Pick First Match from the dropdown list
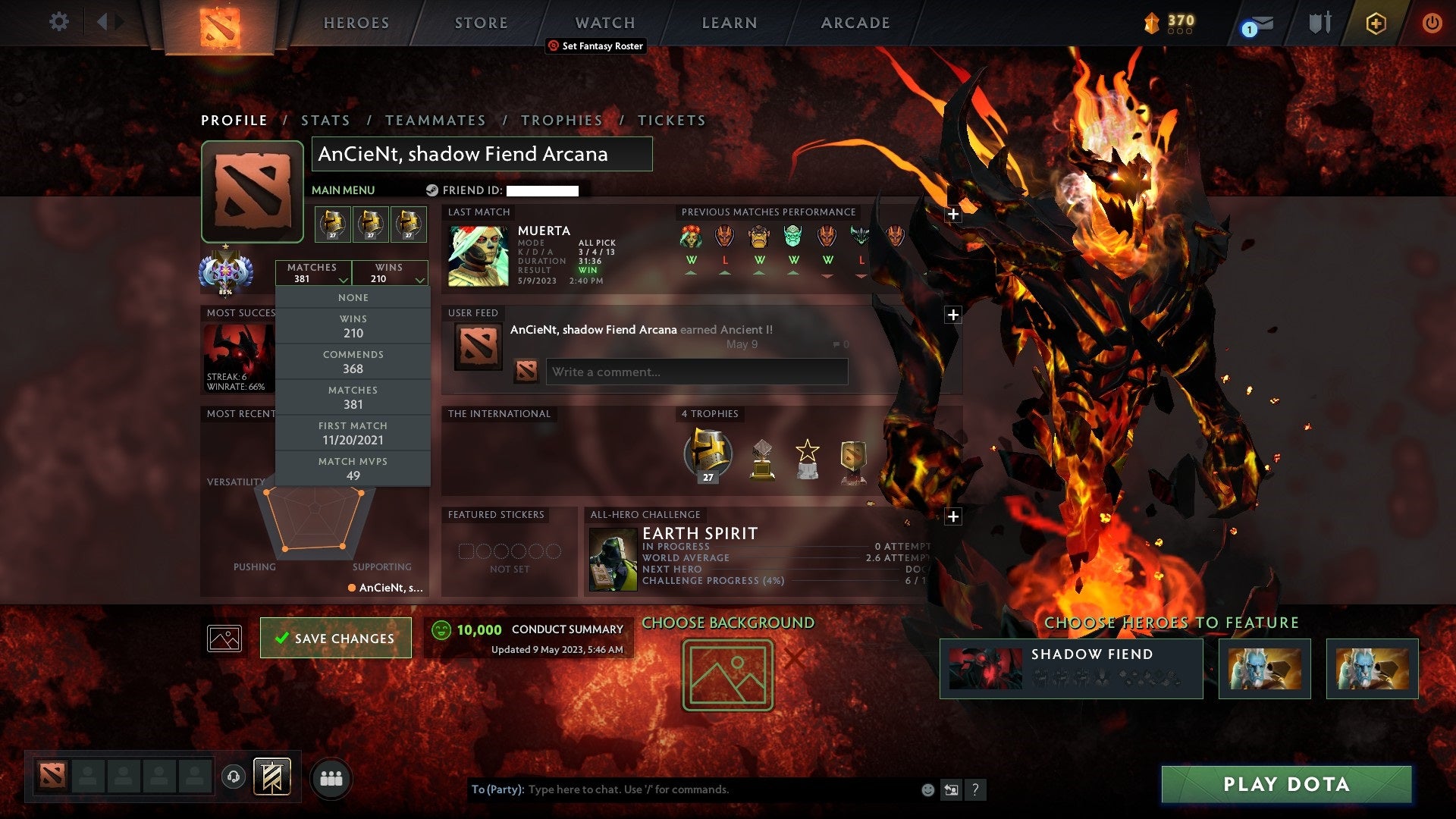1456x819 pixels. (x=353, y=433)
